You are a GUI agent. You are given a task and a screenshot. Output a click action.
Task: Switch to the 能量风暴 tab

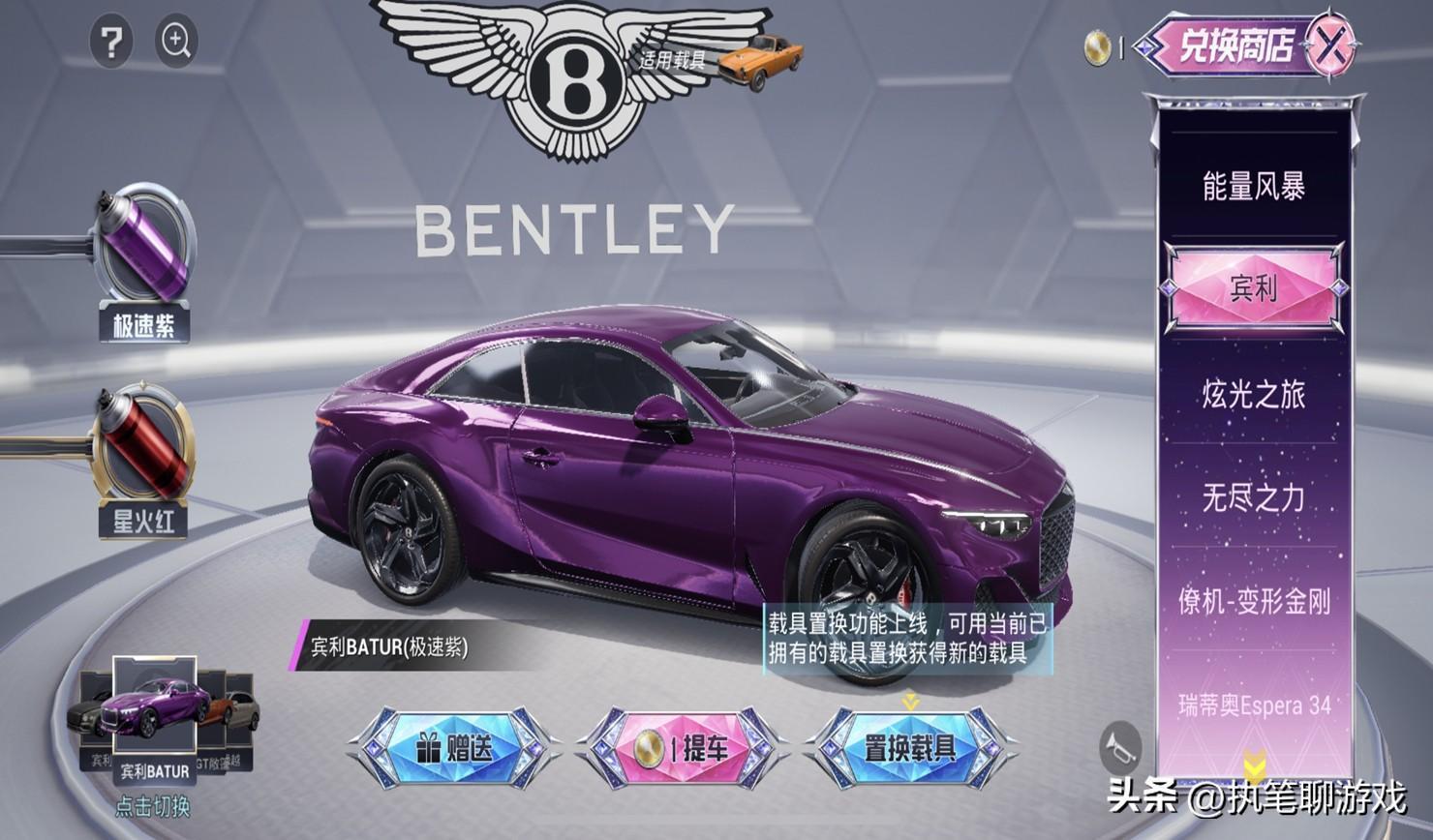1253,186
